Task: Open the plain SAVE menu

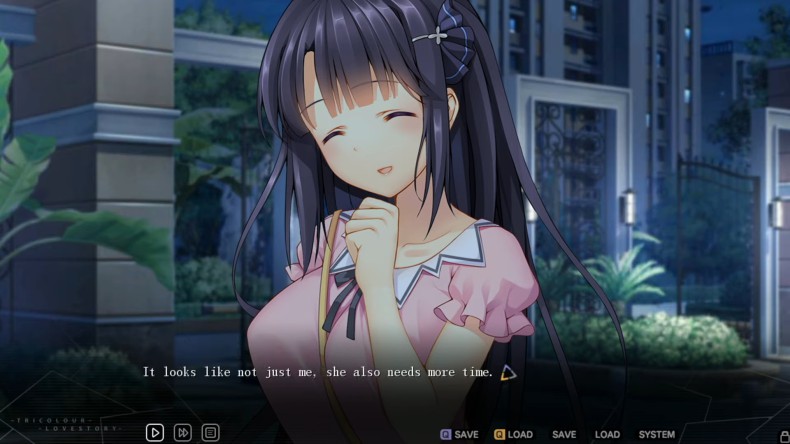Action: pyautogui.click(x=564, y=435)
